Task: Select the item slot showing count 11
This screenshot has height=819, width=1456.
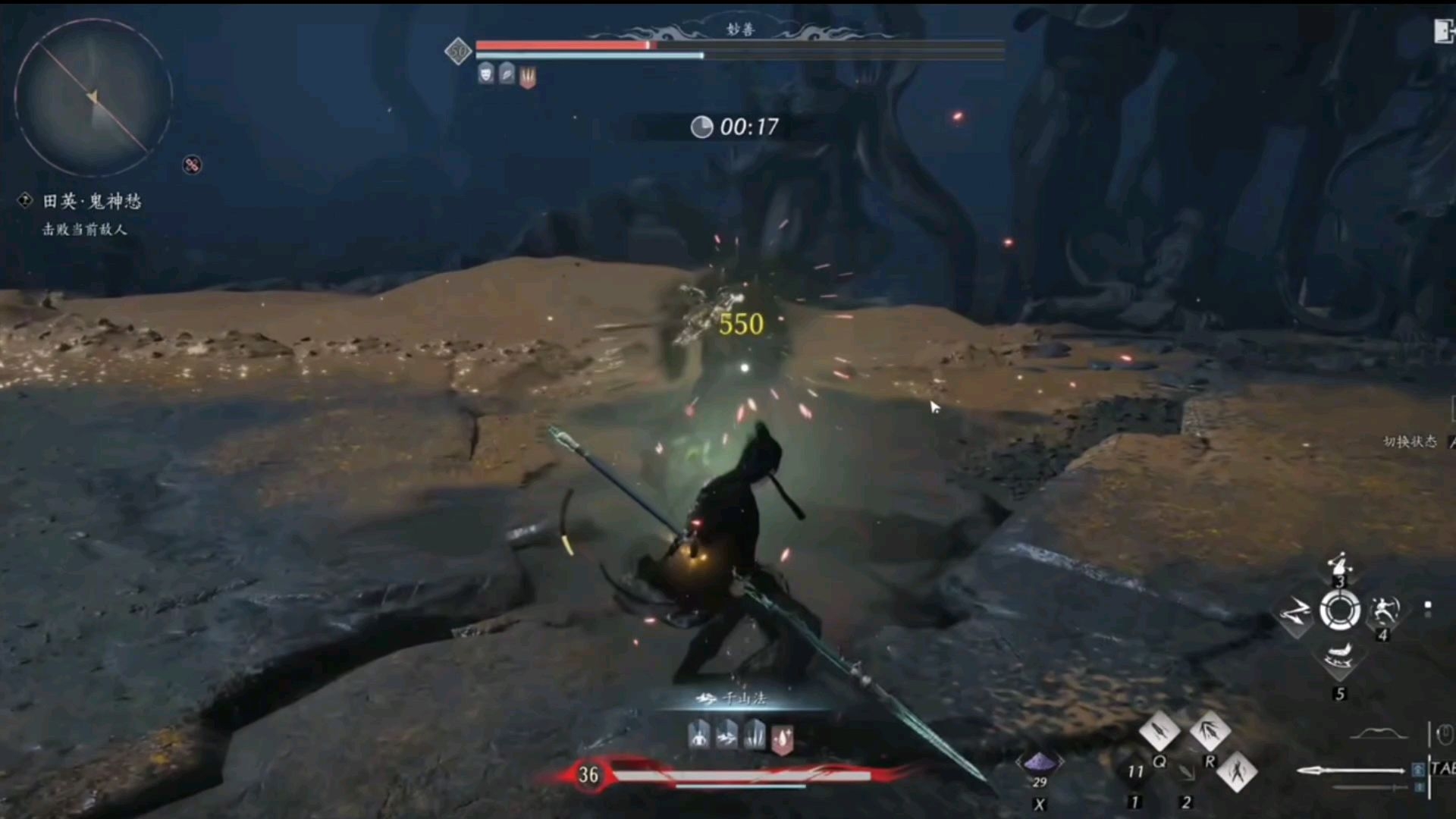Action: click(1135, 772)
